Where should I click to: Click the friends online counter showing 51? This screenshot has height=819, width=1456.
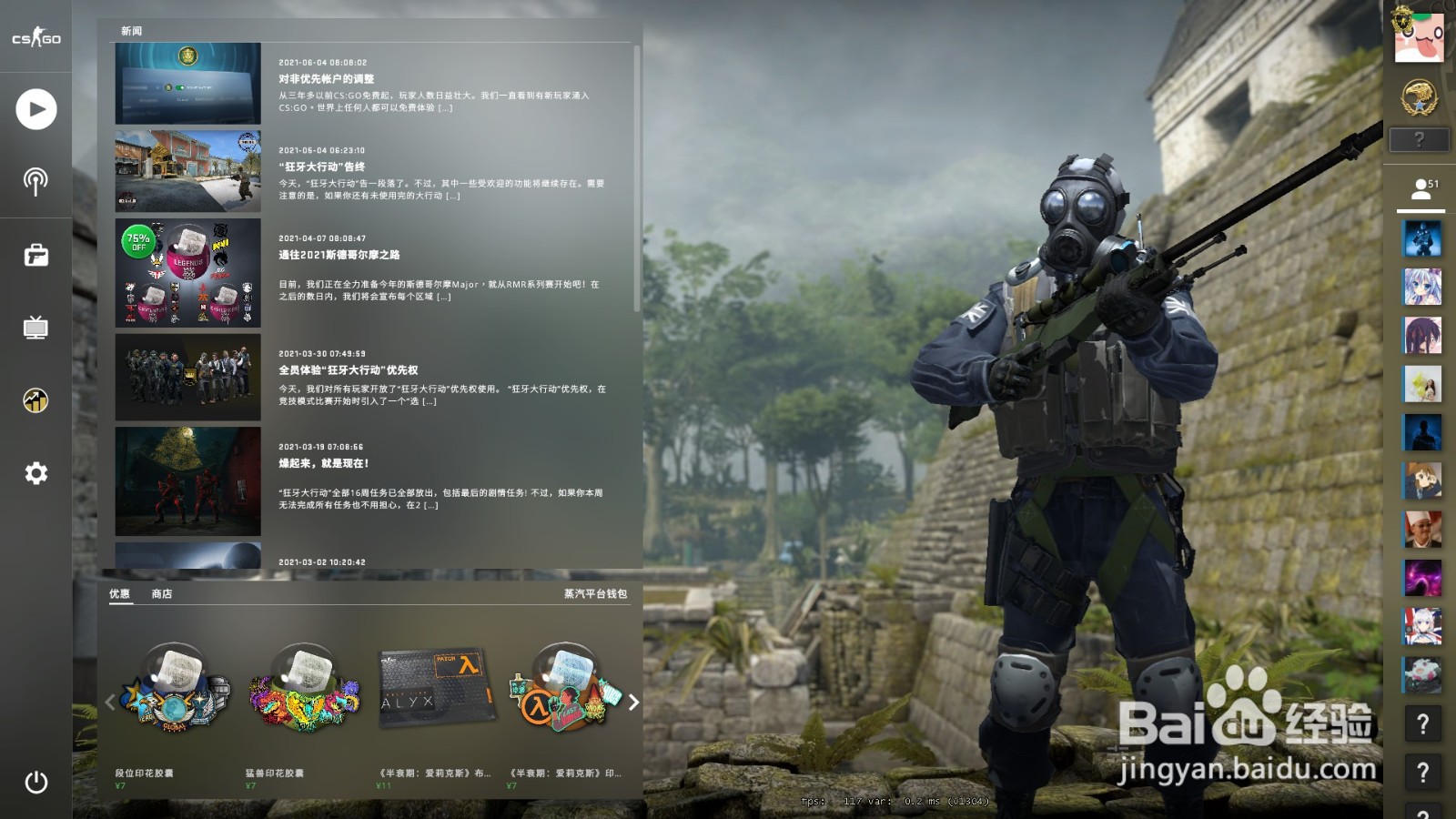1423,188
